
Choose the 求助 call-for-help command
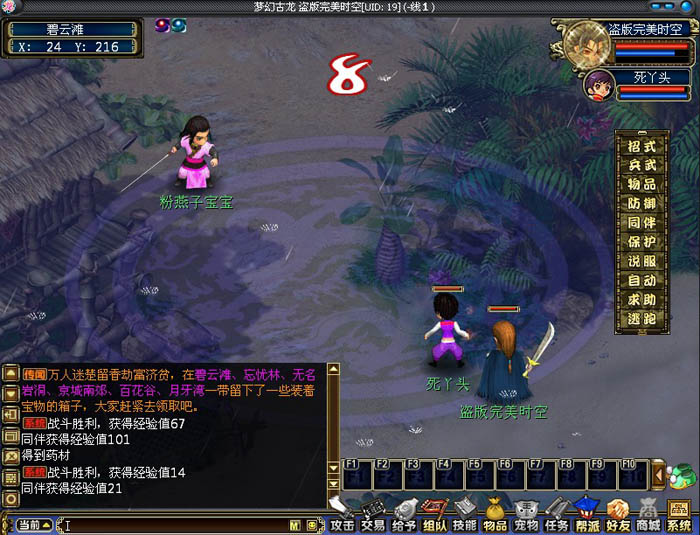[642, 298]
